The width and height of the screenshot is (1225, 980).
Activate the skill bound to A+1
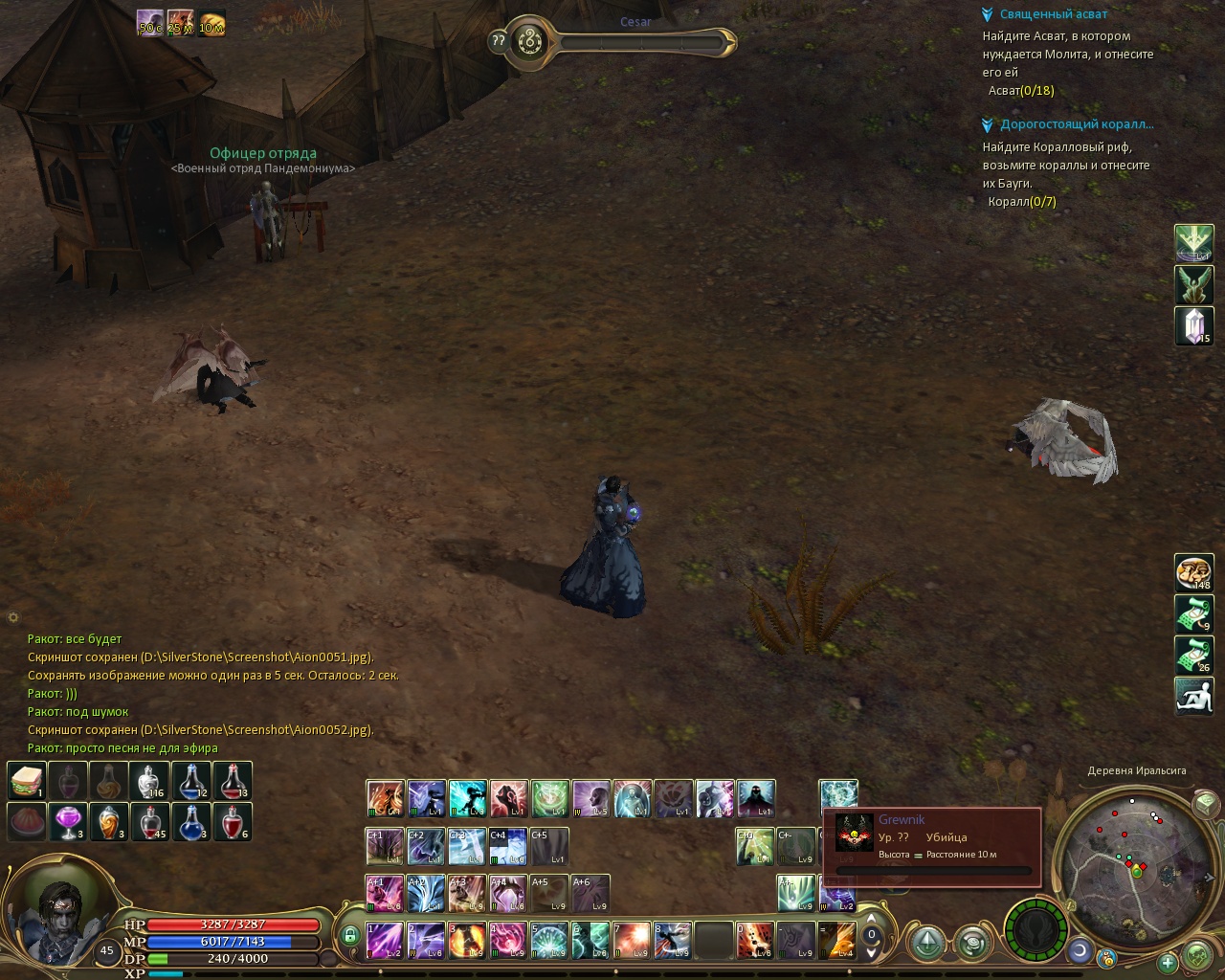coord(385,893)
